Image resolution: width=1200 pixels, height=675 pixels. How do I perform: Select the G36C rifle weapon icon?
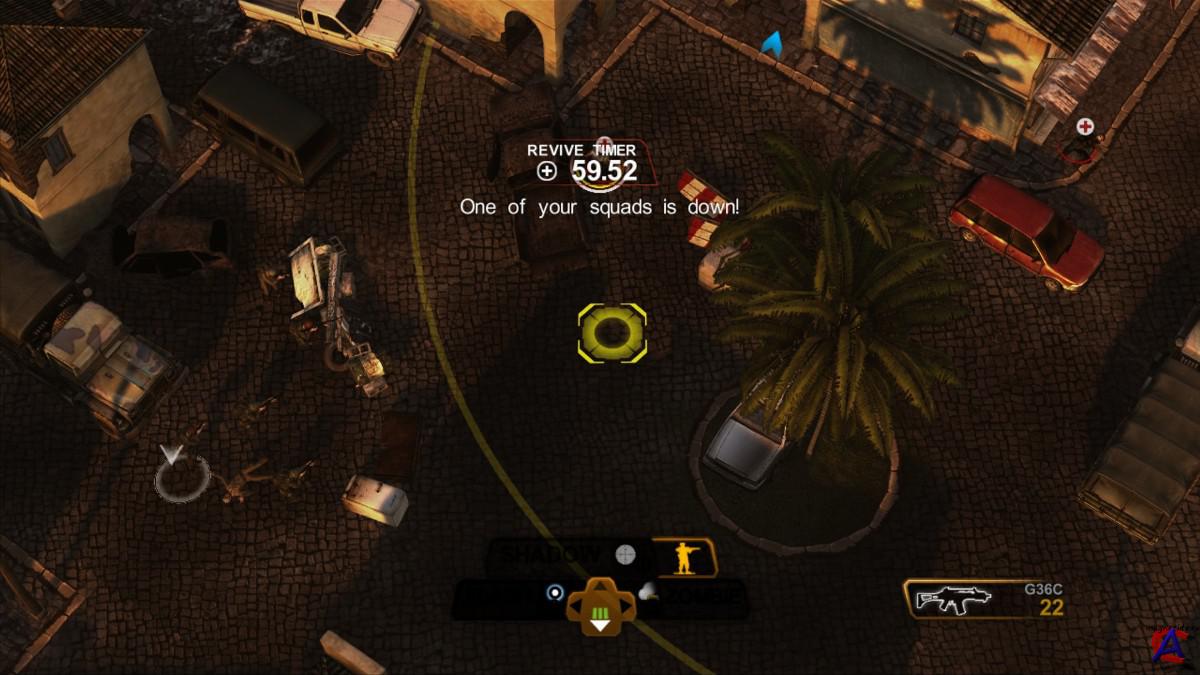953,598
